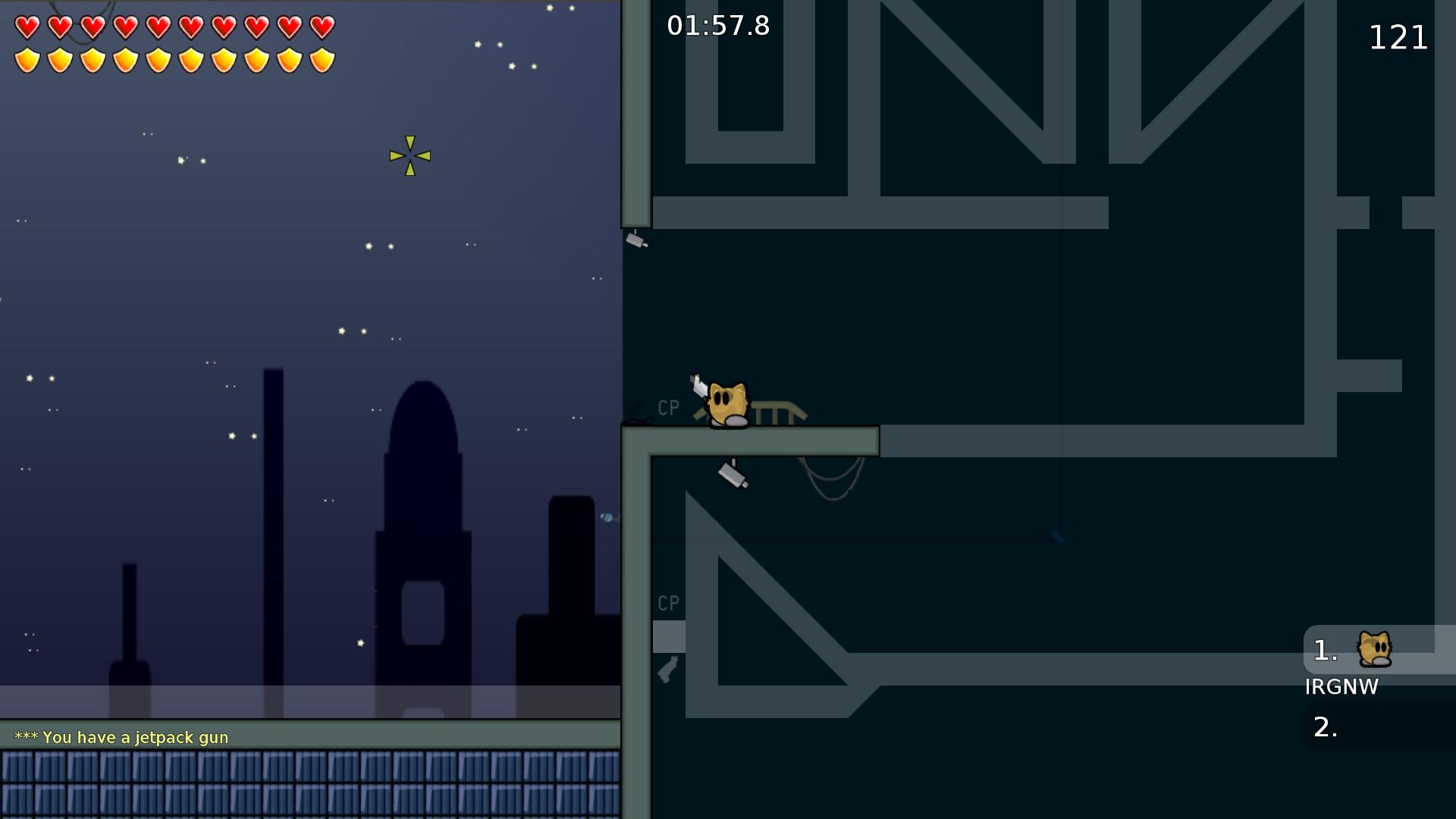
Task: Click the jetpack gun chat message
Action: pyautogui.click(x=121, y=736)
